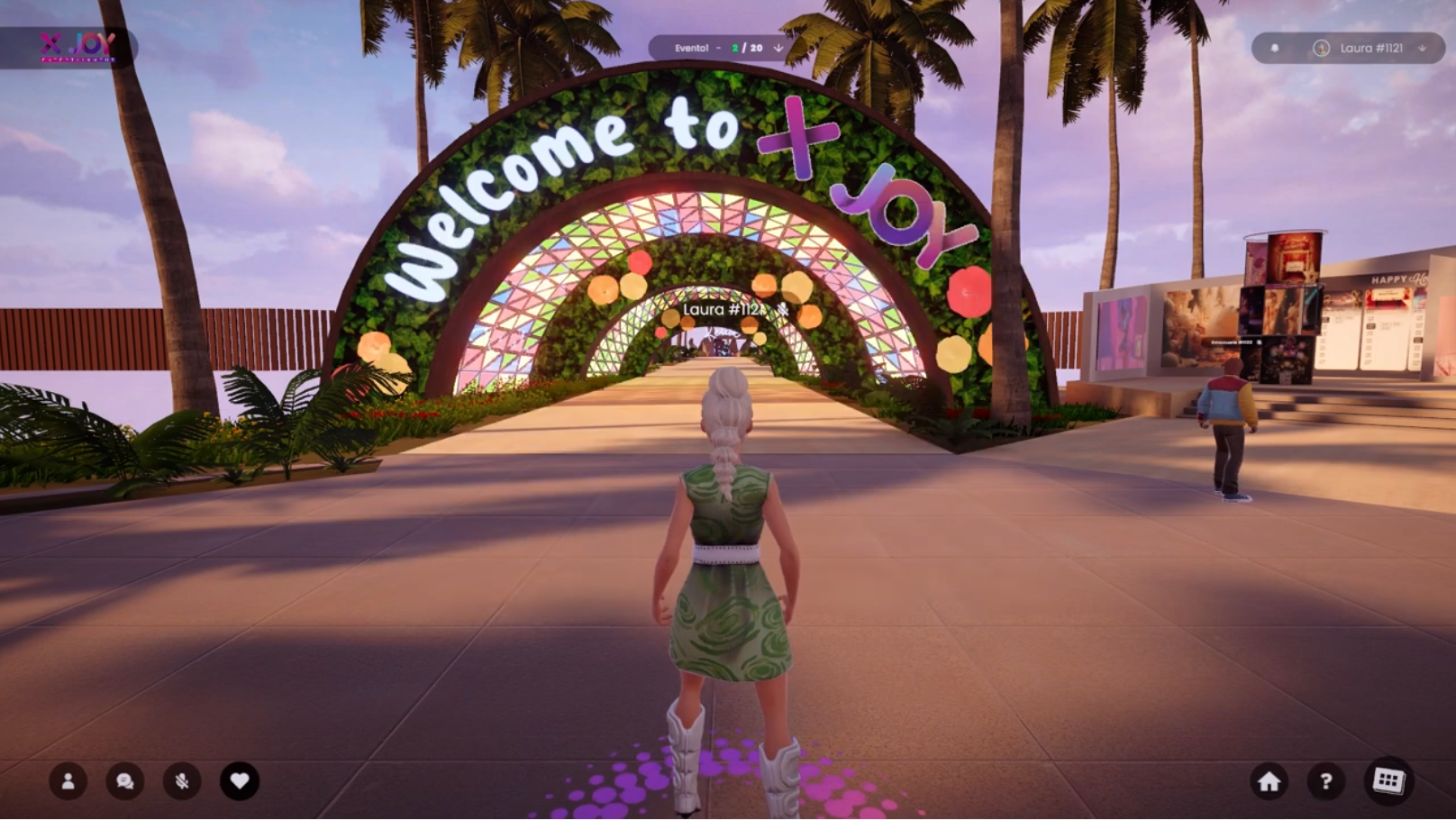Open notifications with the bell icon

(x=1276, y=48)
